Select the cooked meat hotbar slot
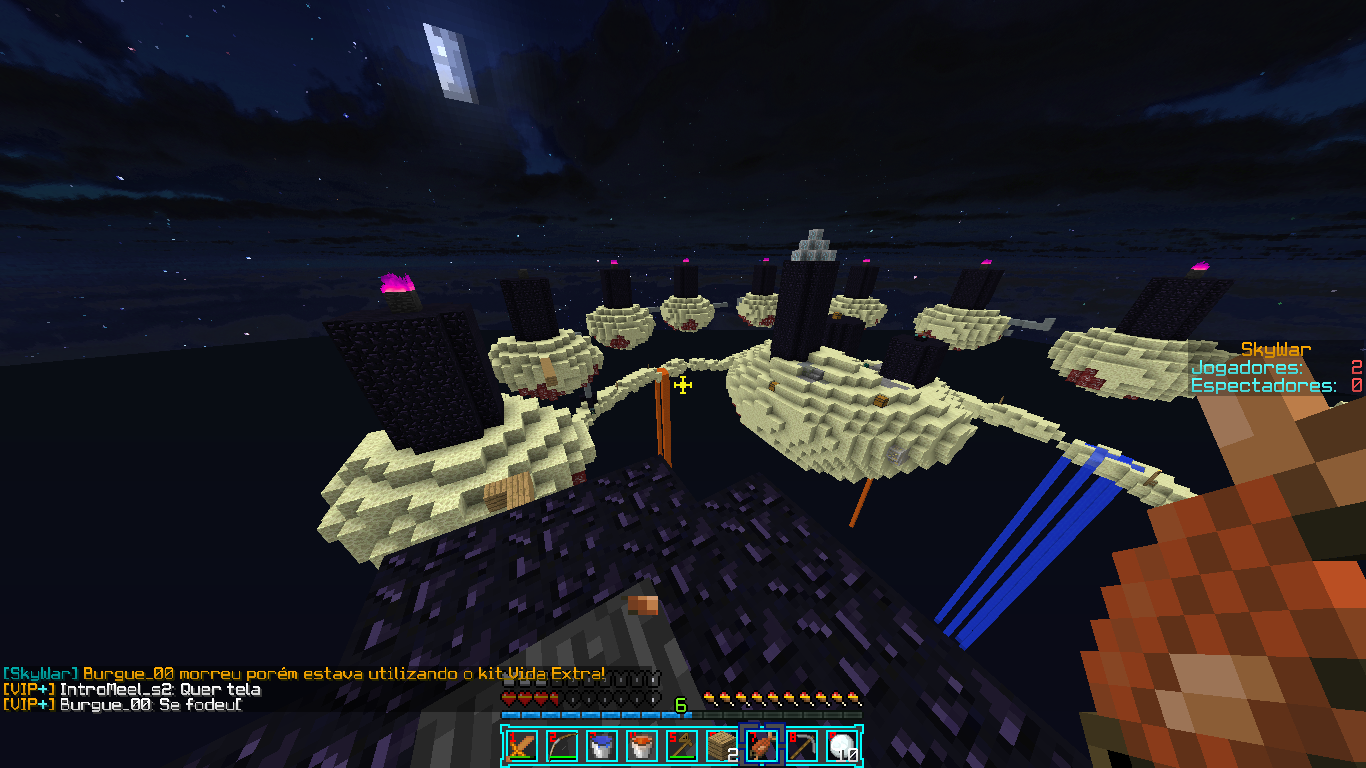 click(761, 745)
